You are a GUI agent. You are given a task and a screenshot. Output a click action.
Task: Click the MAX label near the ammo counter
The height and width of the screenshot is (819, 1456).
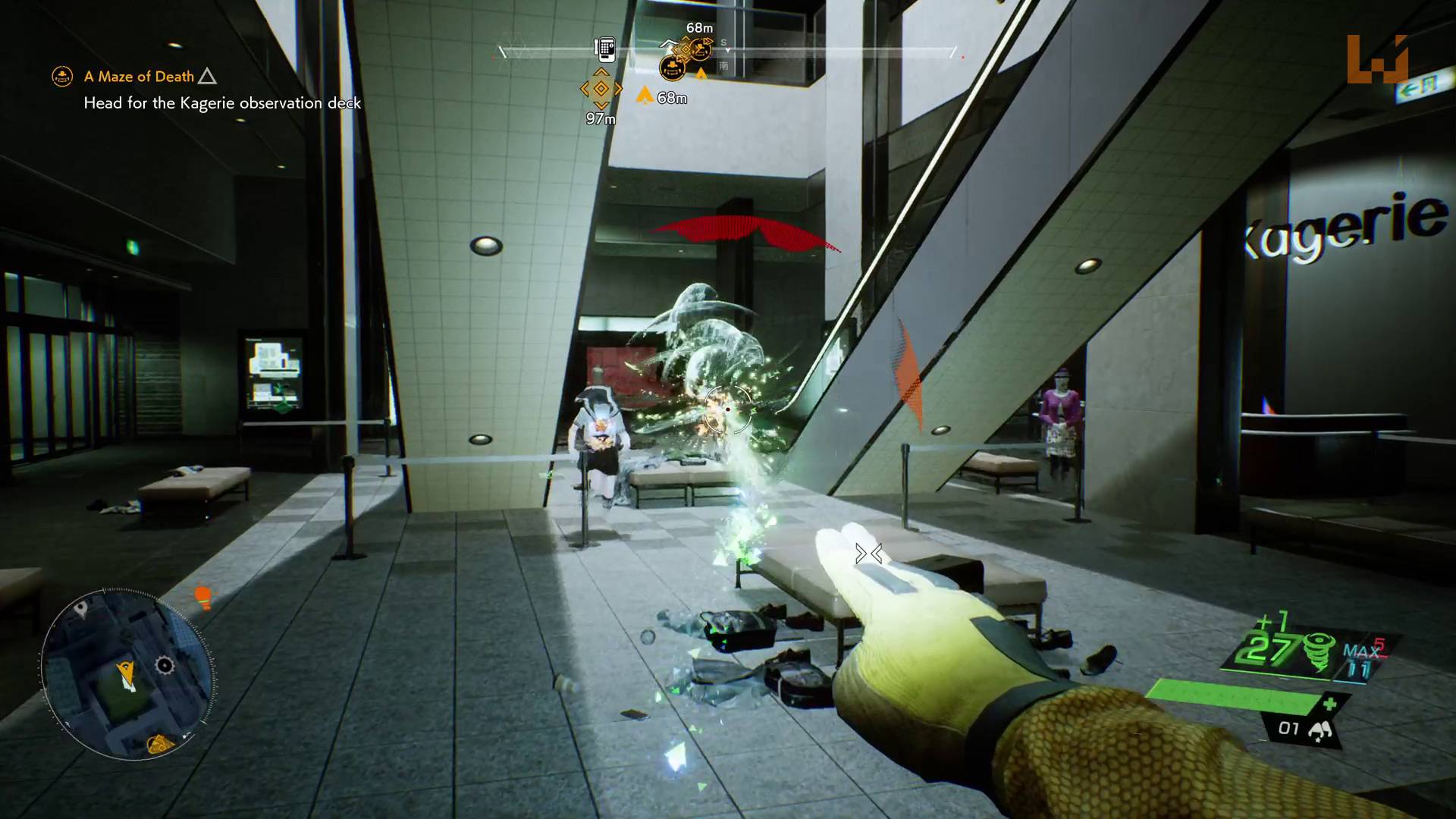1362,651
